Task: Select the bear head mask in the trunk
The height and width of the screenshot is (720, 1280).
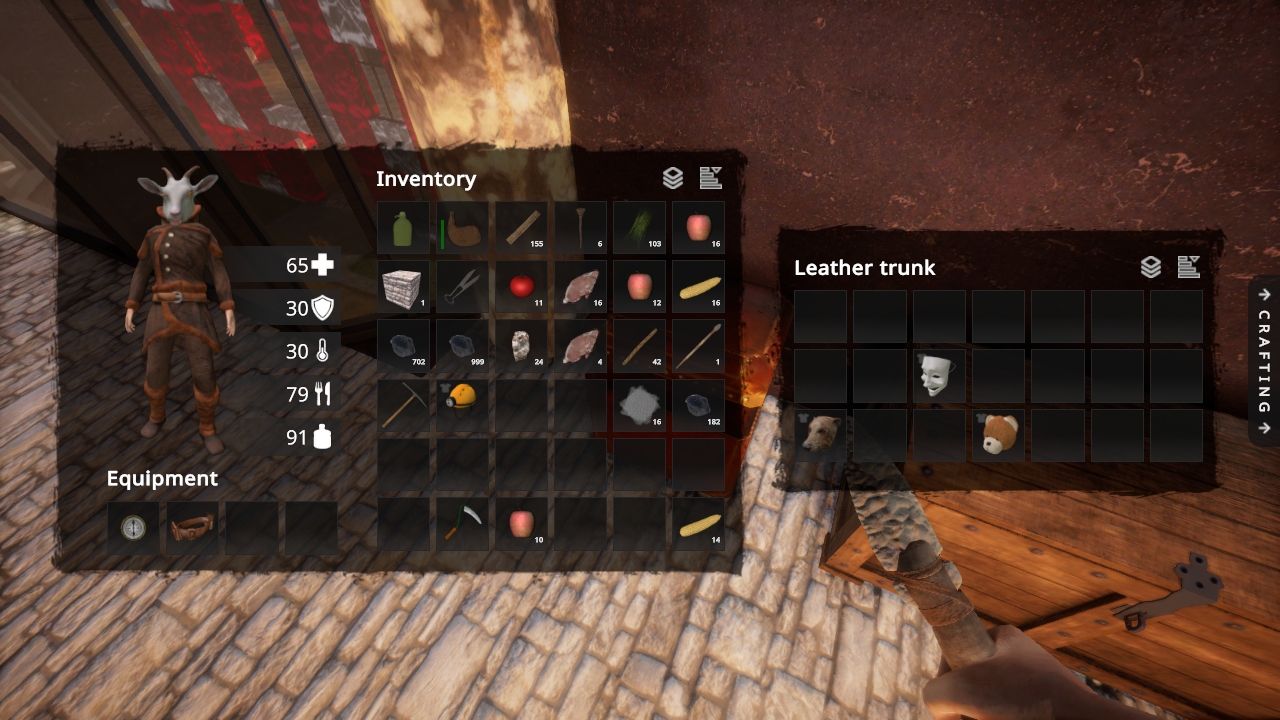Action: [821, 435]
